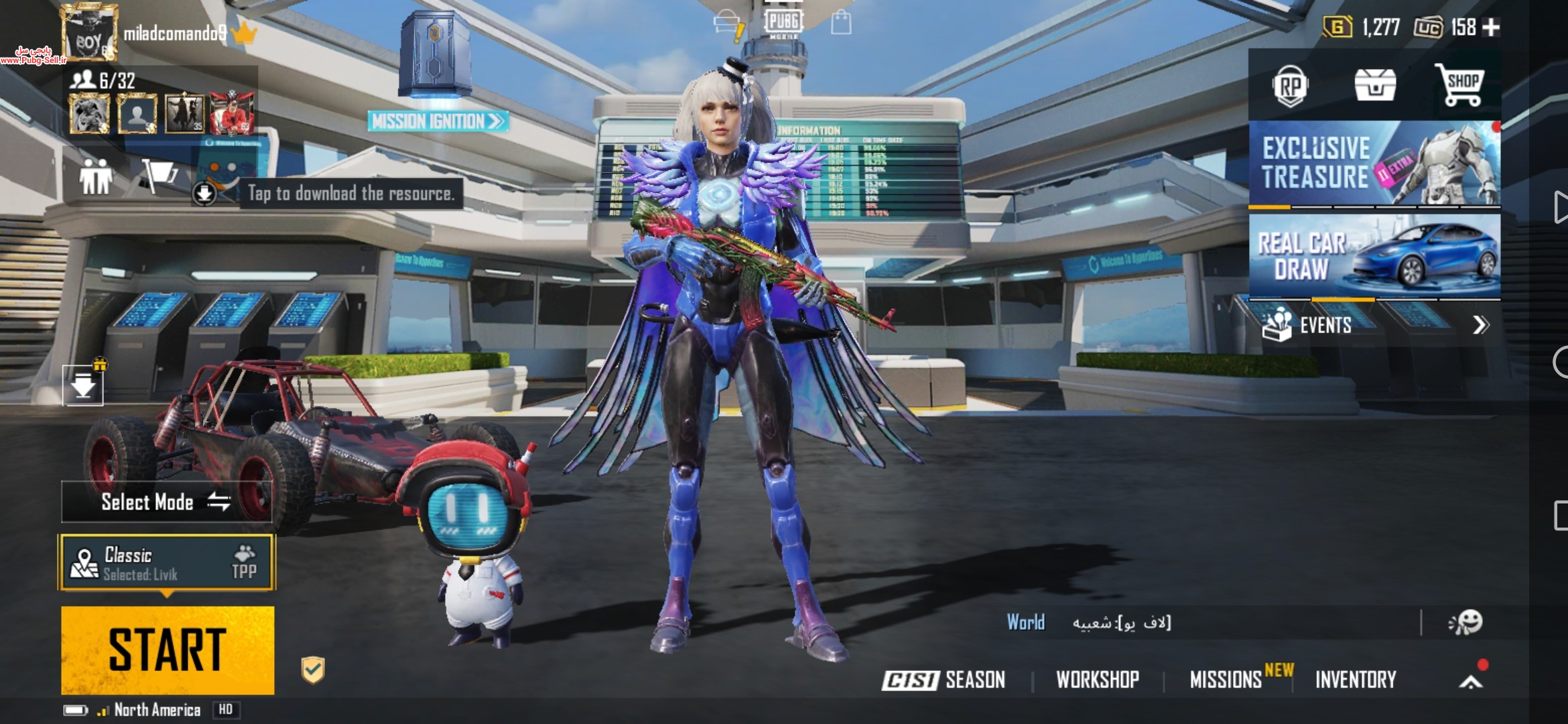Open the Royale Pass RP icon
The image size is (1568, 724).
[1290, 86]
